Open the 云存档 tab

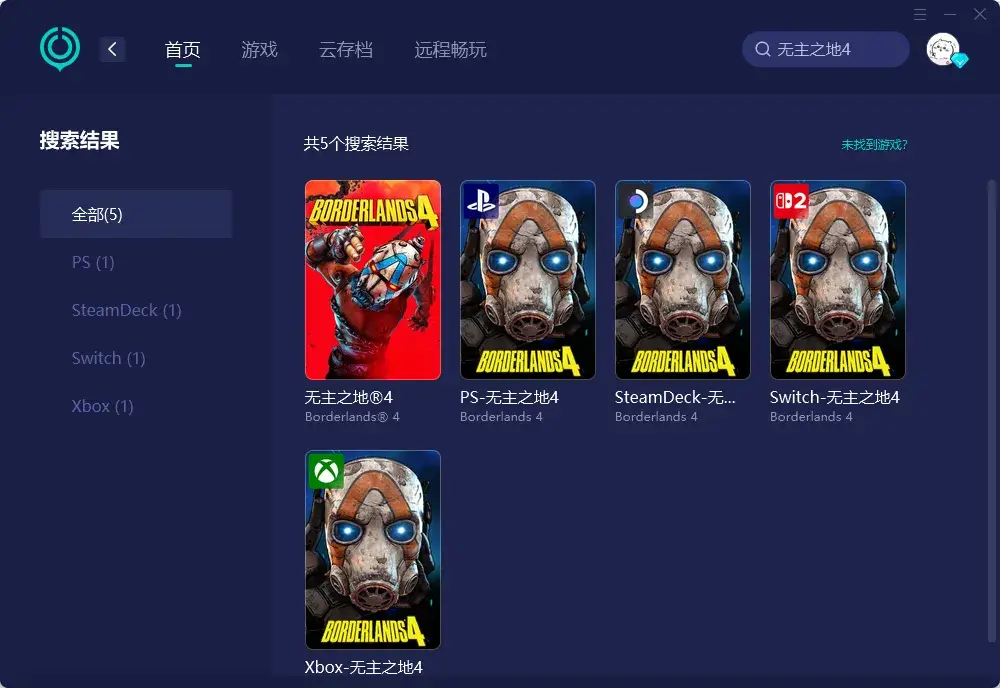(346, 49)
